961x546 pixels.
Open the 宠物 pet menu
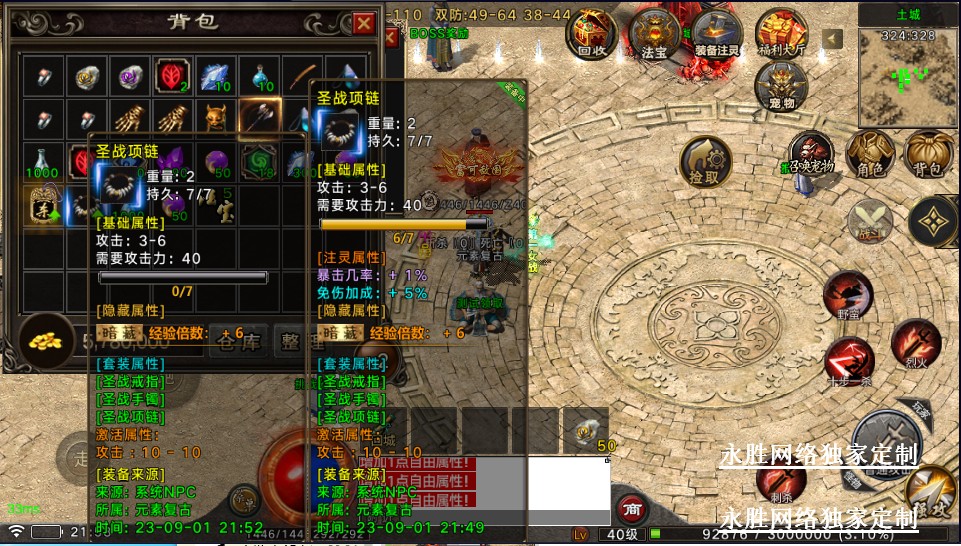click(x=781, y=86)
